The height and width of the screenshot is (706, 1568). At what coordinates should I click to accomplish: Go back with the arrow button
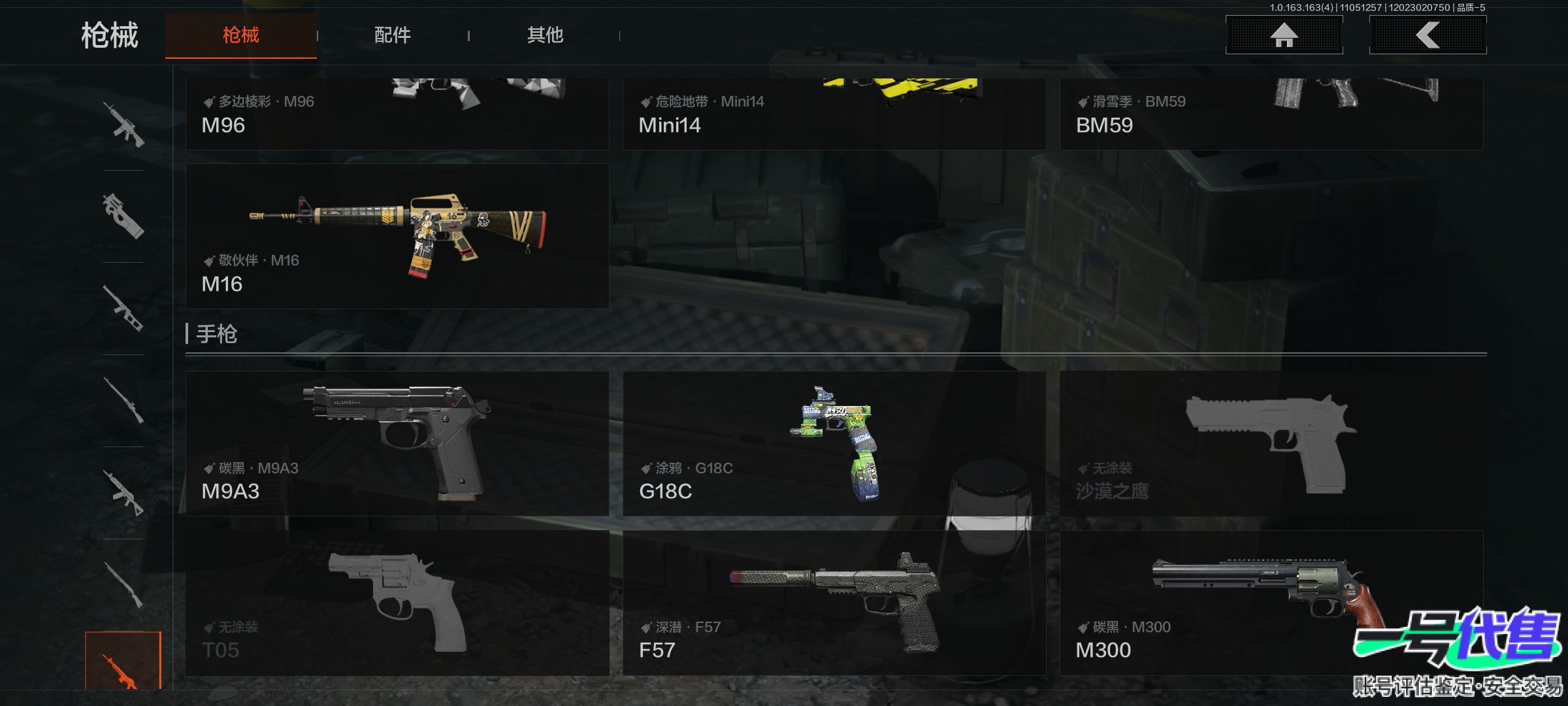coord(1428,35)
